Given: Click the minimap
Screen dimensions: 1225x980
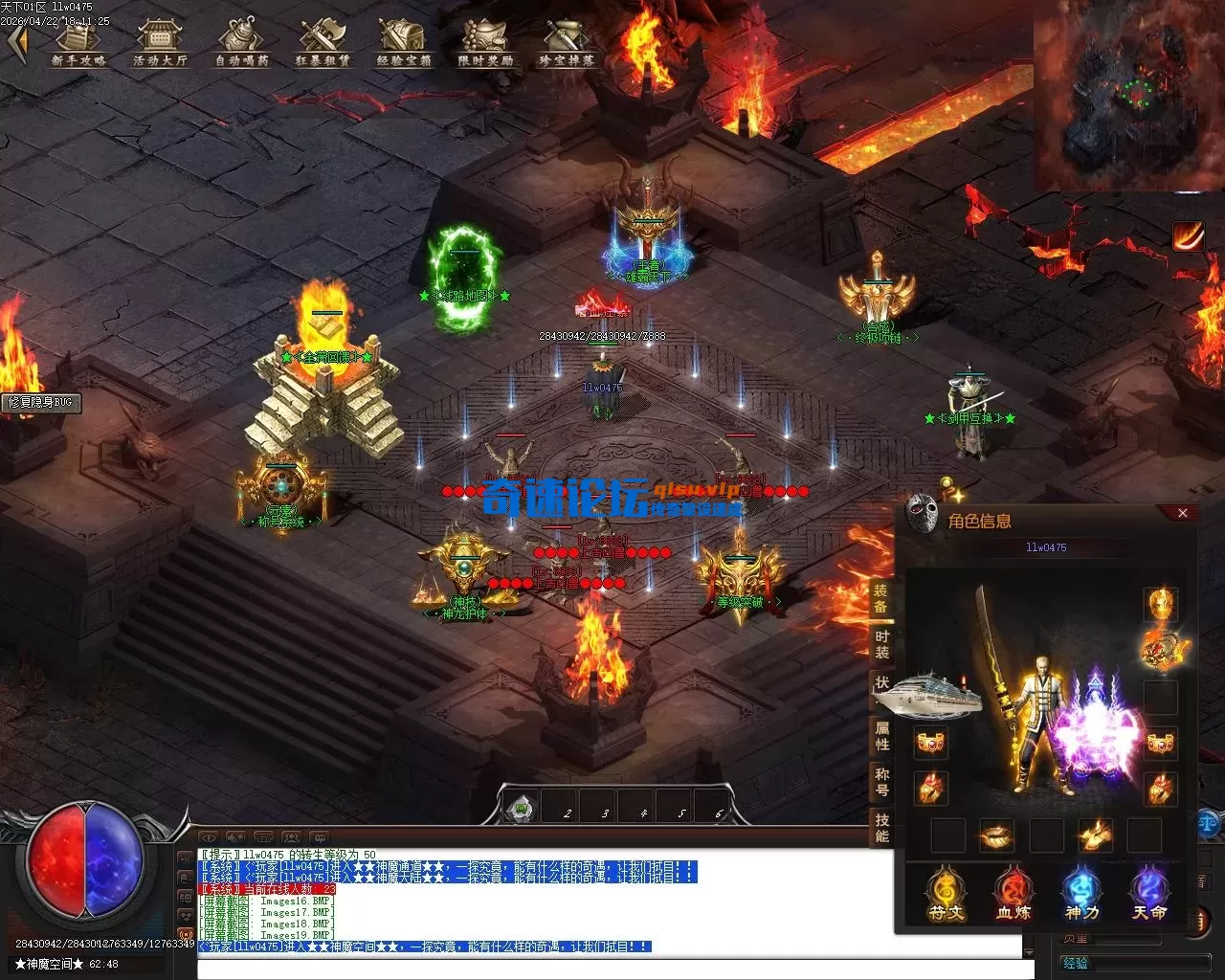Looking at the screenshot, I should coord(1128,94).
